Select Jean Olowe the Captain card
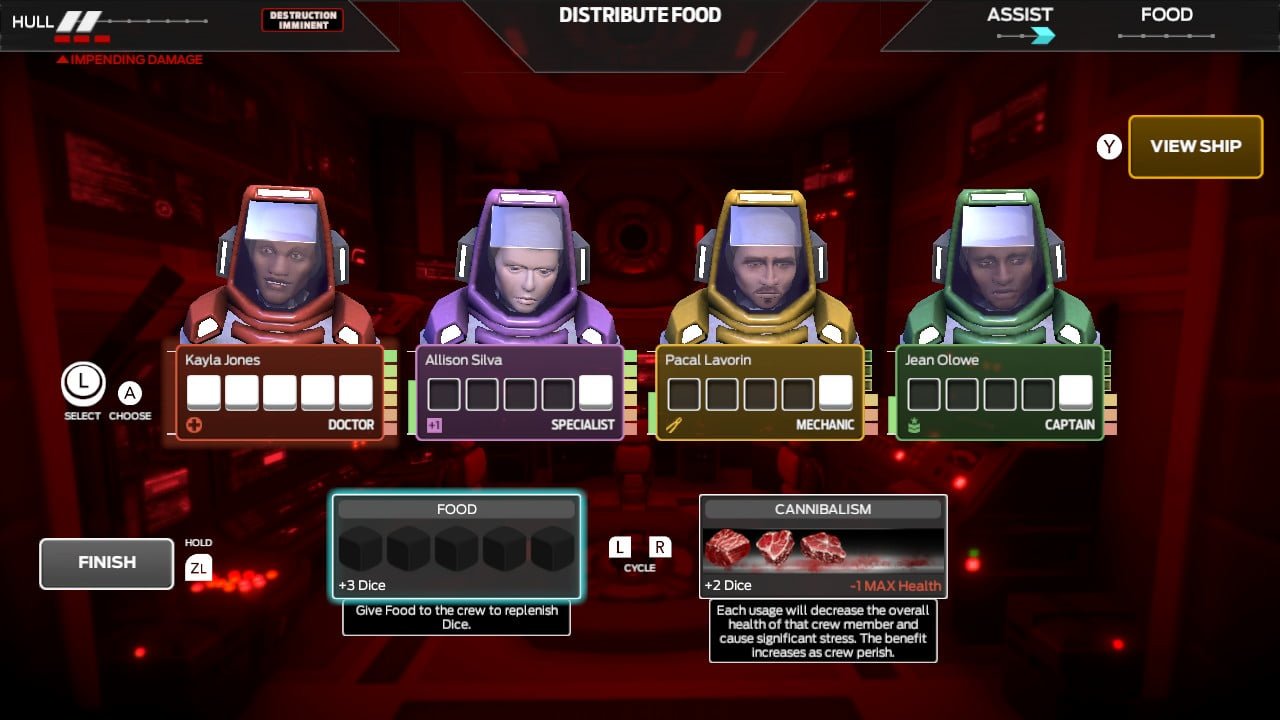Screen dimensions: 1280x720 tap(1000, 392)
